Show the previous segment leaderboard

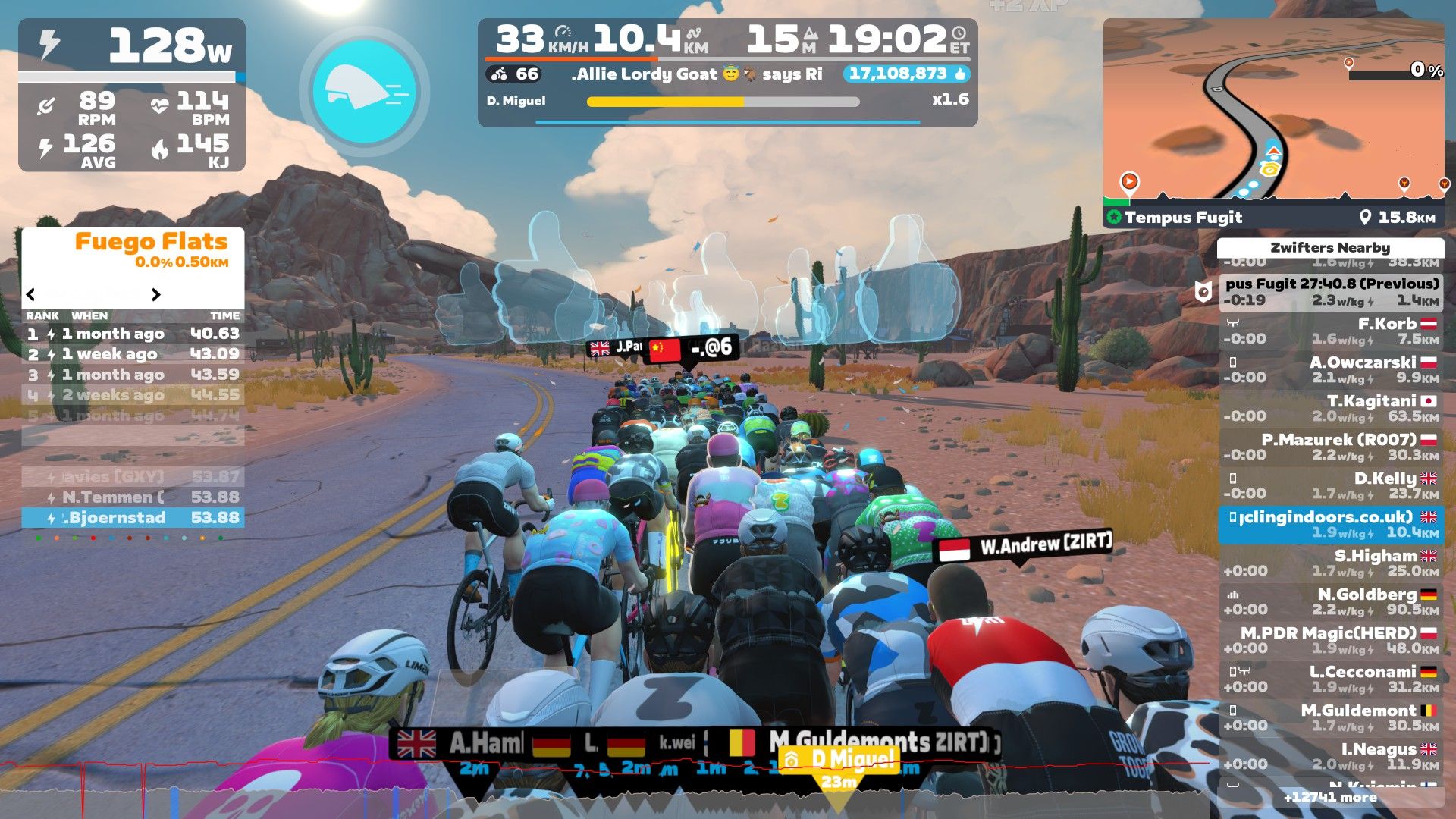point(31,294)
